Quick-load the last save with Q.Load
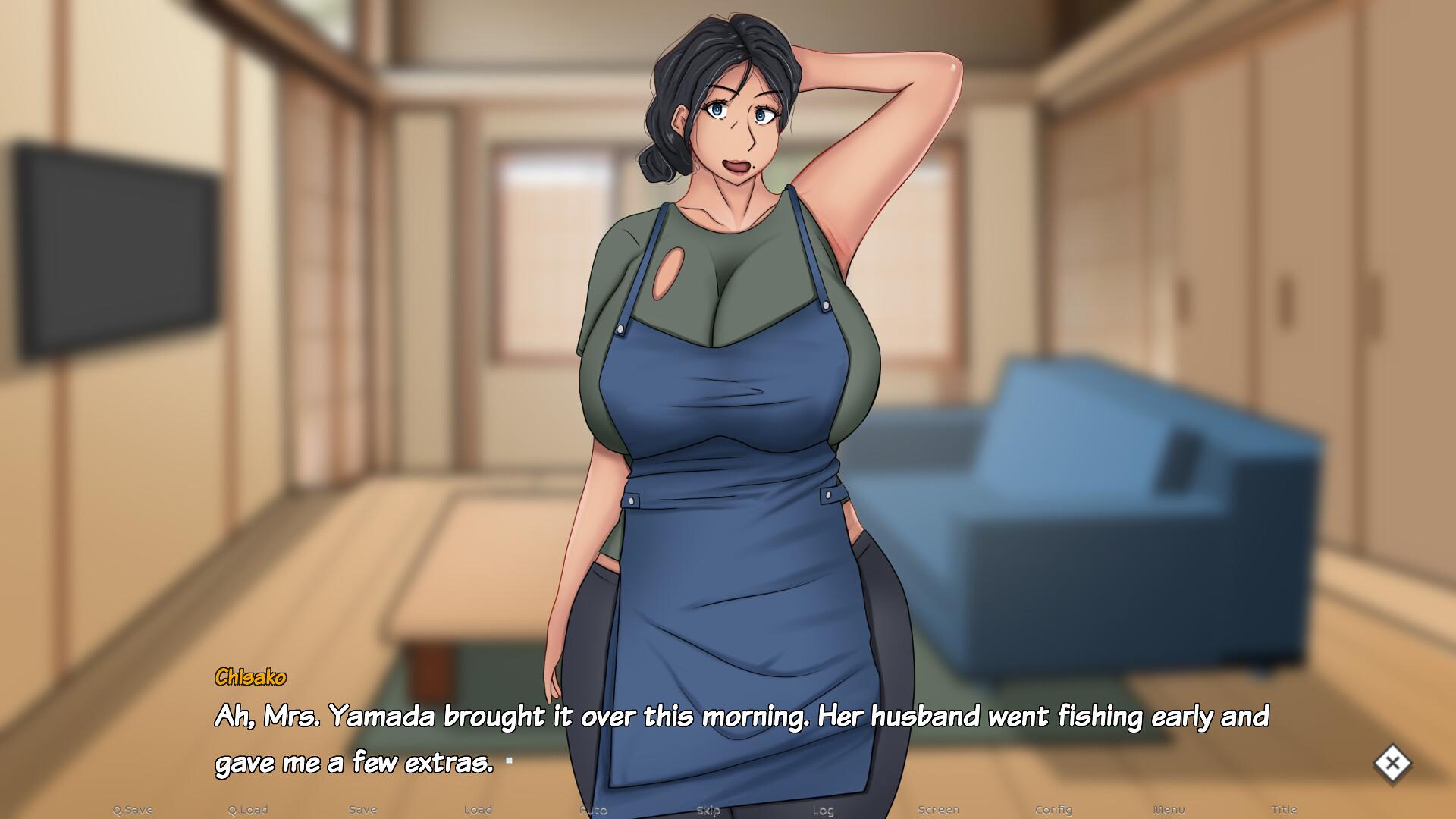 coord(248,809)
